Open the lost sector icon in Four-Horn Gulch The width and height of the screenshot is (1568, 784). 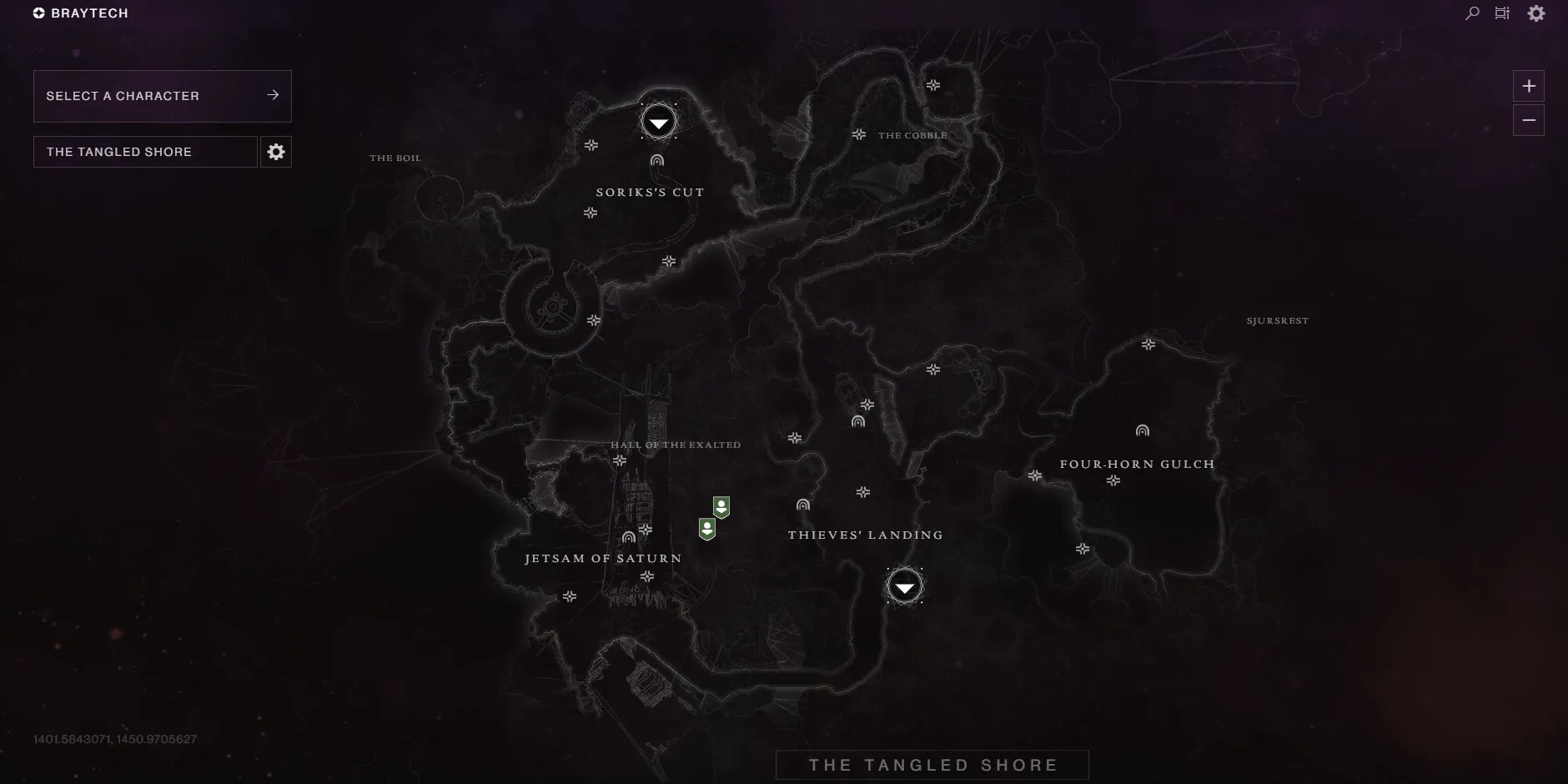coord(1141,430)
